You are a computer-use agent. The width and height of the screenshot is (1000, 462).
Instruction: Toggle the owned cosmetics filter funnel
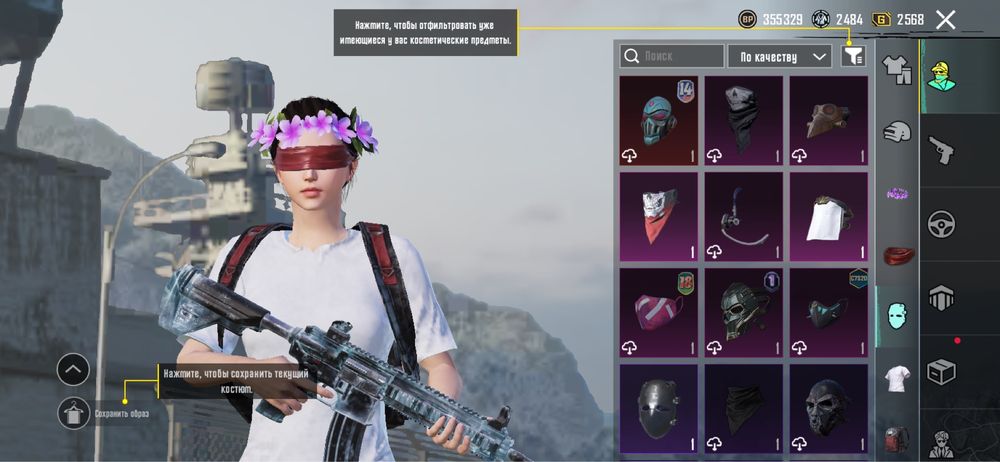[x=852, y=56]
